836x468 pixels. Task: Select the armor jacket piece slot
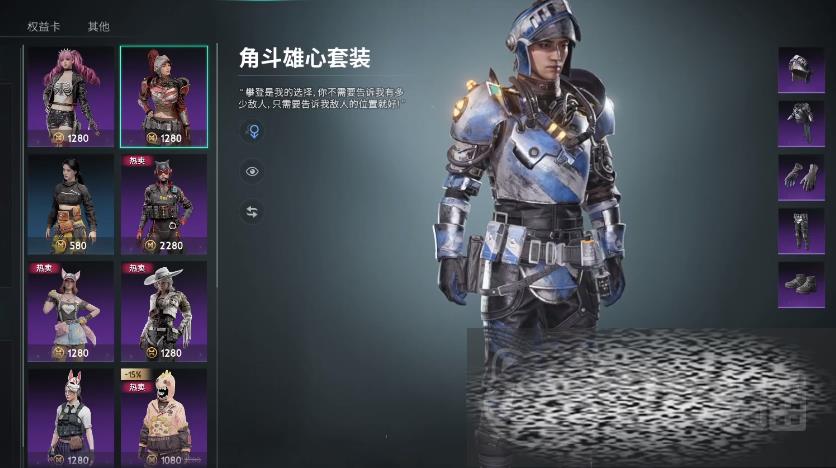(801, 124)
